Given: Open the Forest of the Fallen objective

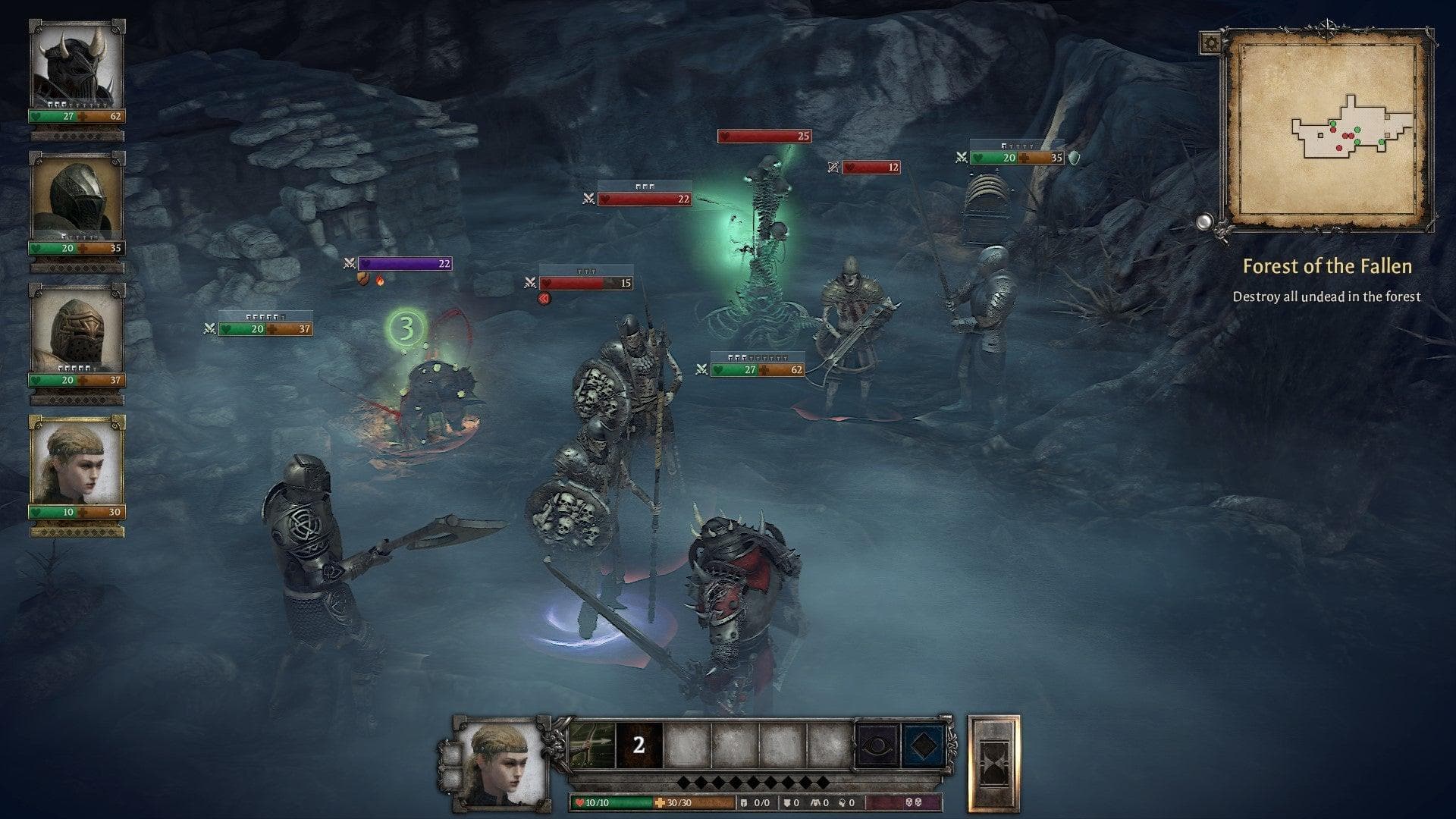Looking at the screenshot, I should point(1326,266).
